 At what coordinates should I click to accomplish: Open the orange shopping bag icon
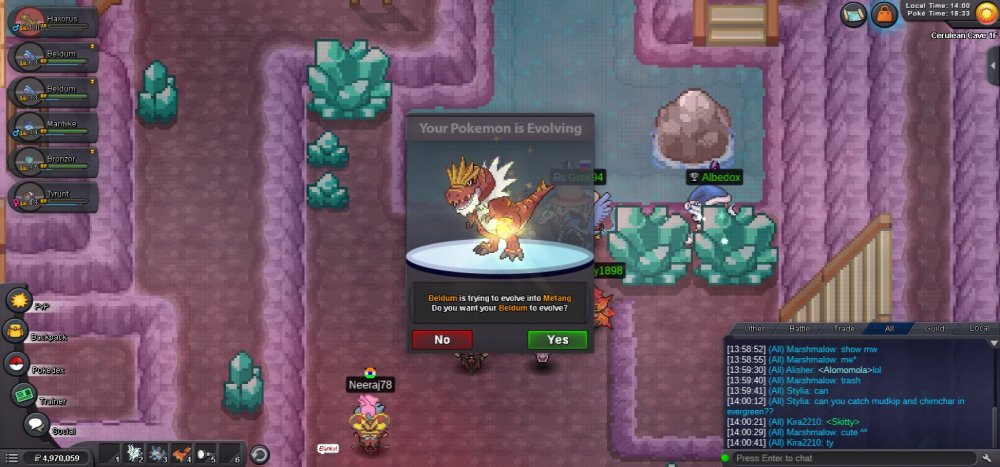pos(884,14)
